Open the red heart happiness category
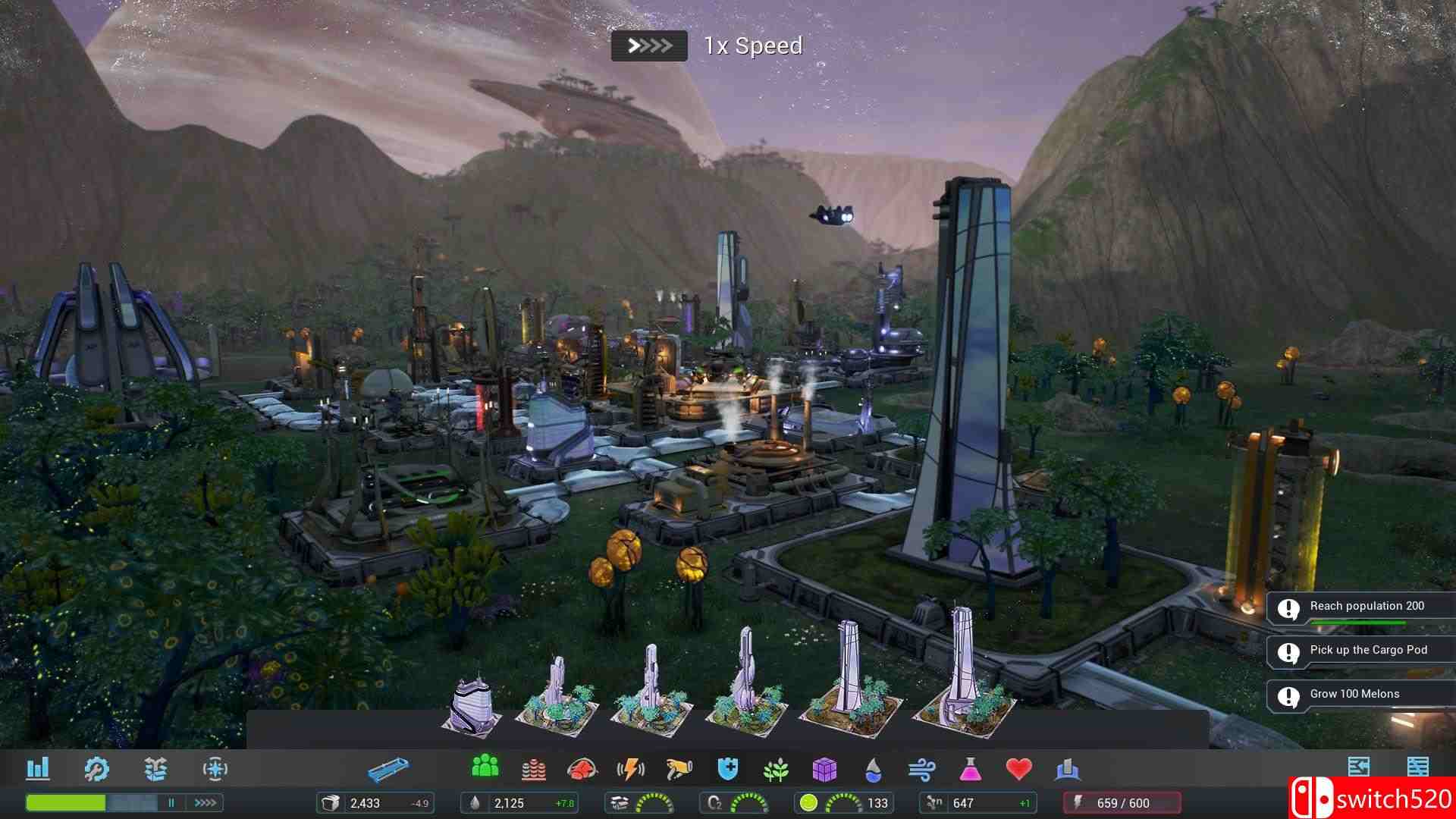The width and height of the screenshot is (1456, 819). (x=1018, y=769)
